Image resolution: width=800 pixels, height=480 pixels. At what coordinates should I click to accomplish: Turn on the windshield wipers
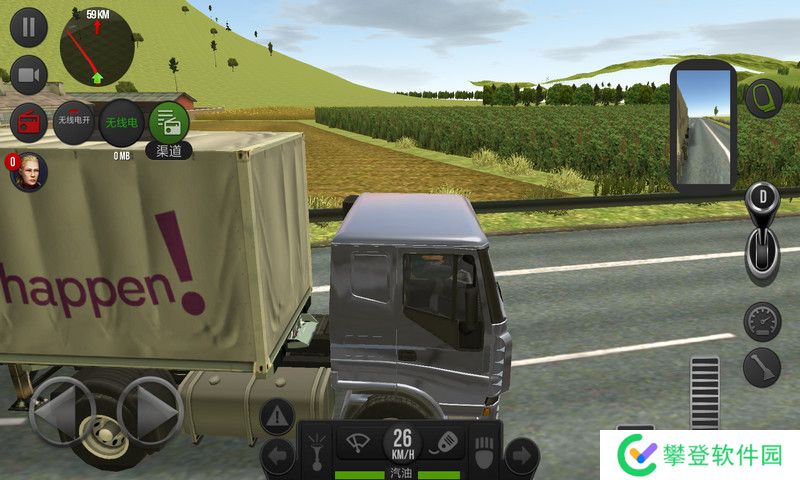point(355,441)
